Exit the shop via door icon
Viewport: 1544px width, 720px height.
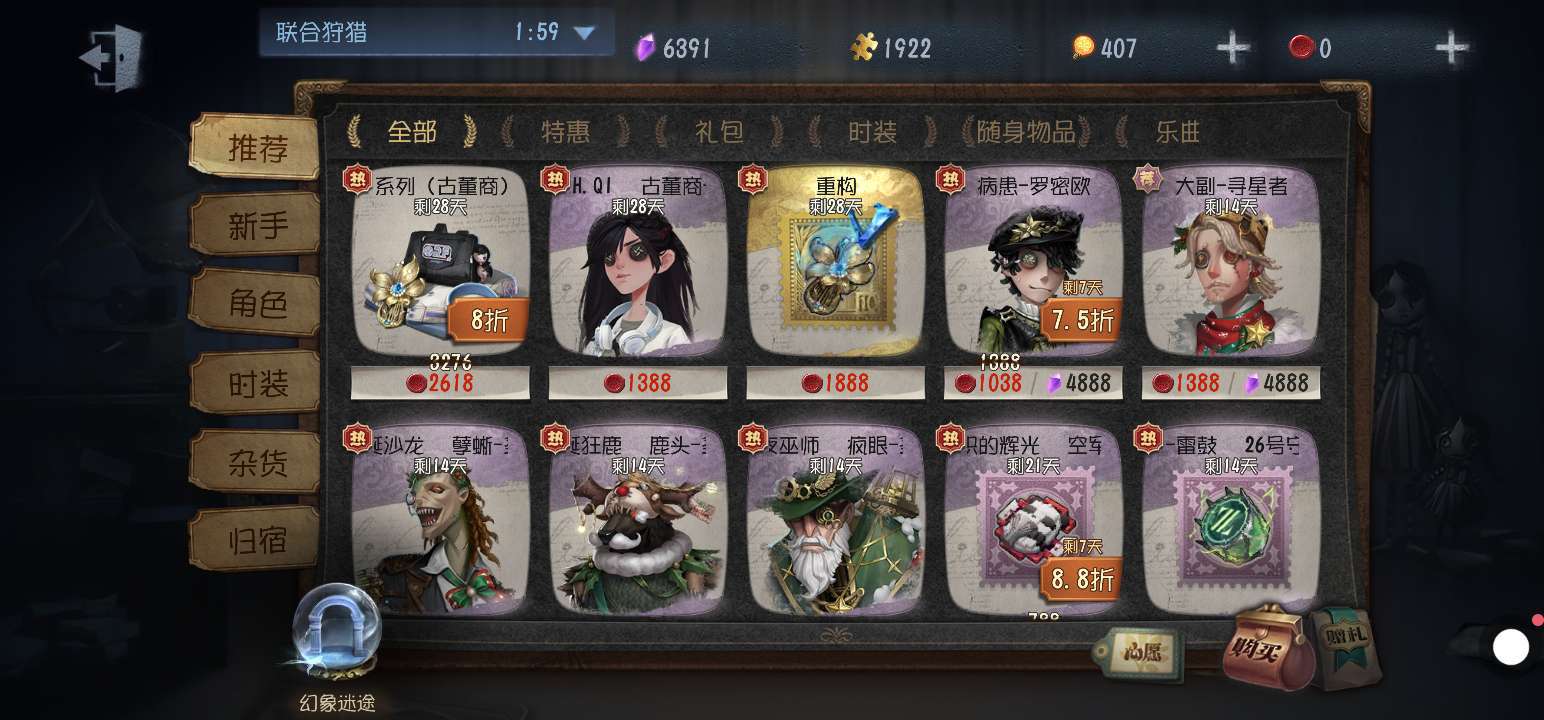(111, 57)
